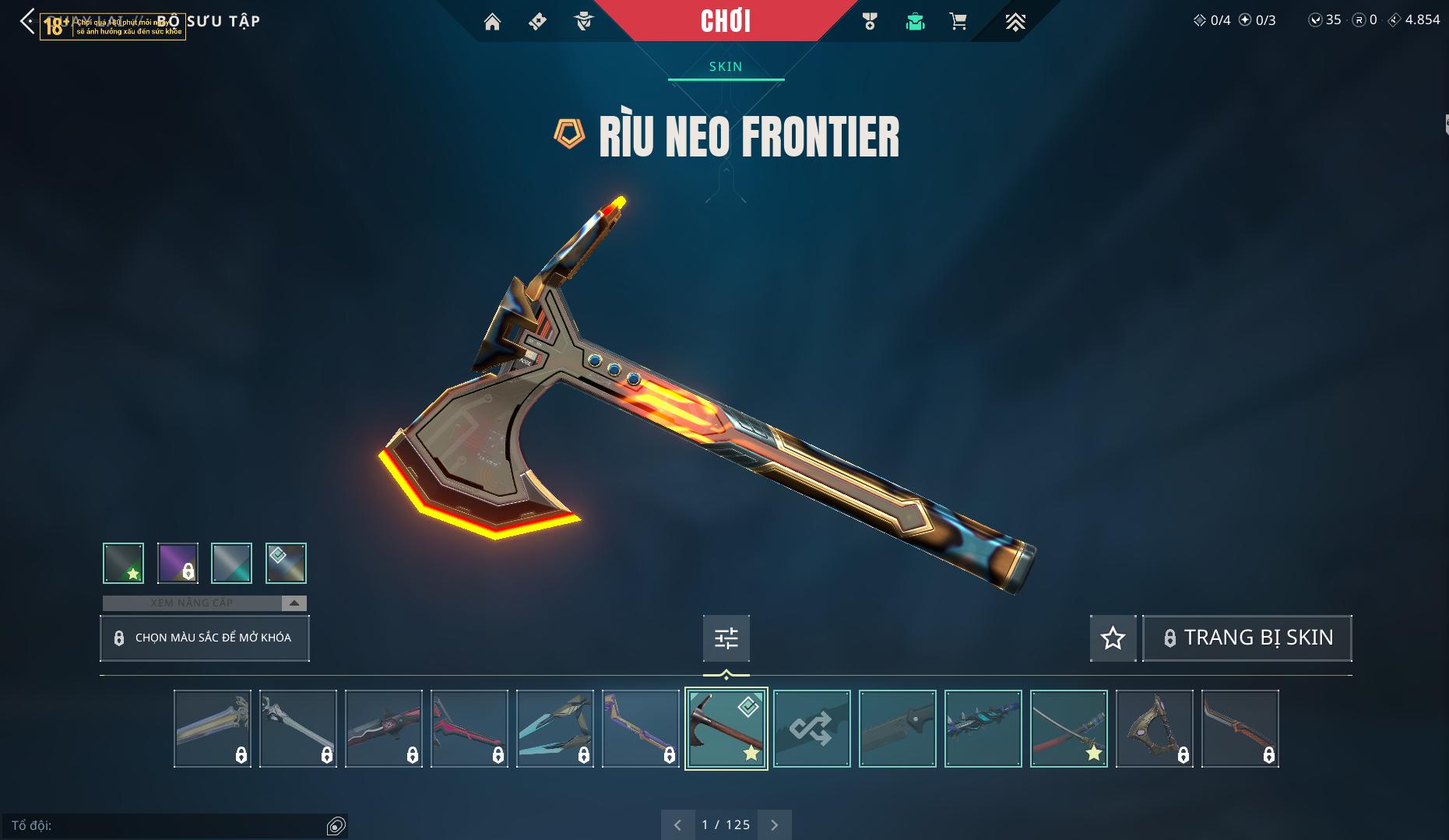Open the shopping cart store
Viewport: 1449px width, 840px height.
(x=958, y=22)
